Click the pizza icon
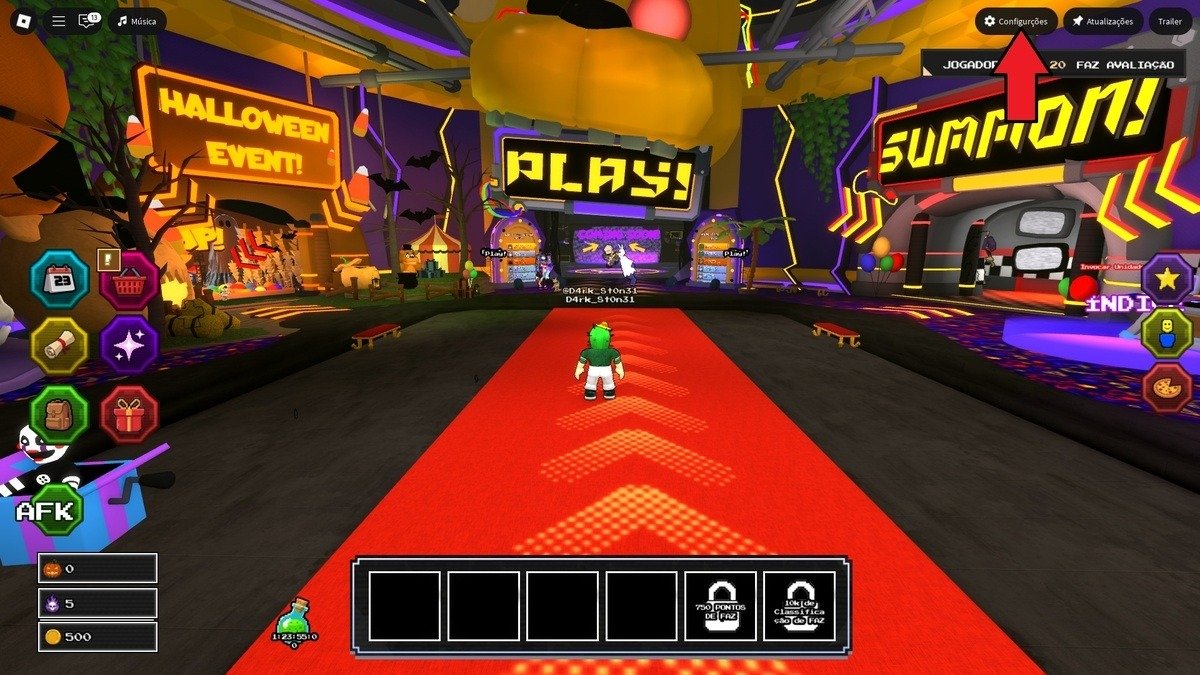 tap(1167, 388)
